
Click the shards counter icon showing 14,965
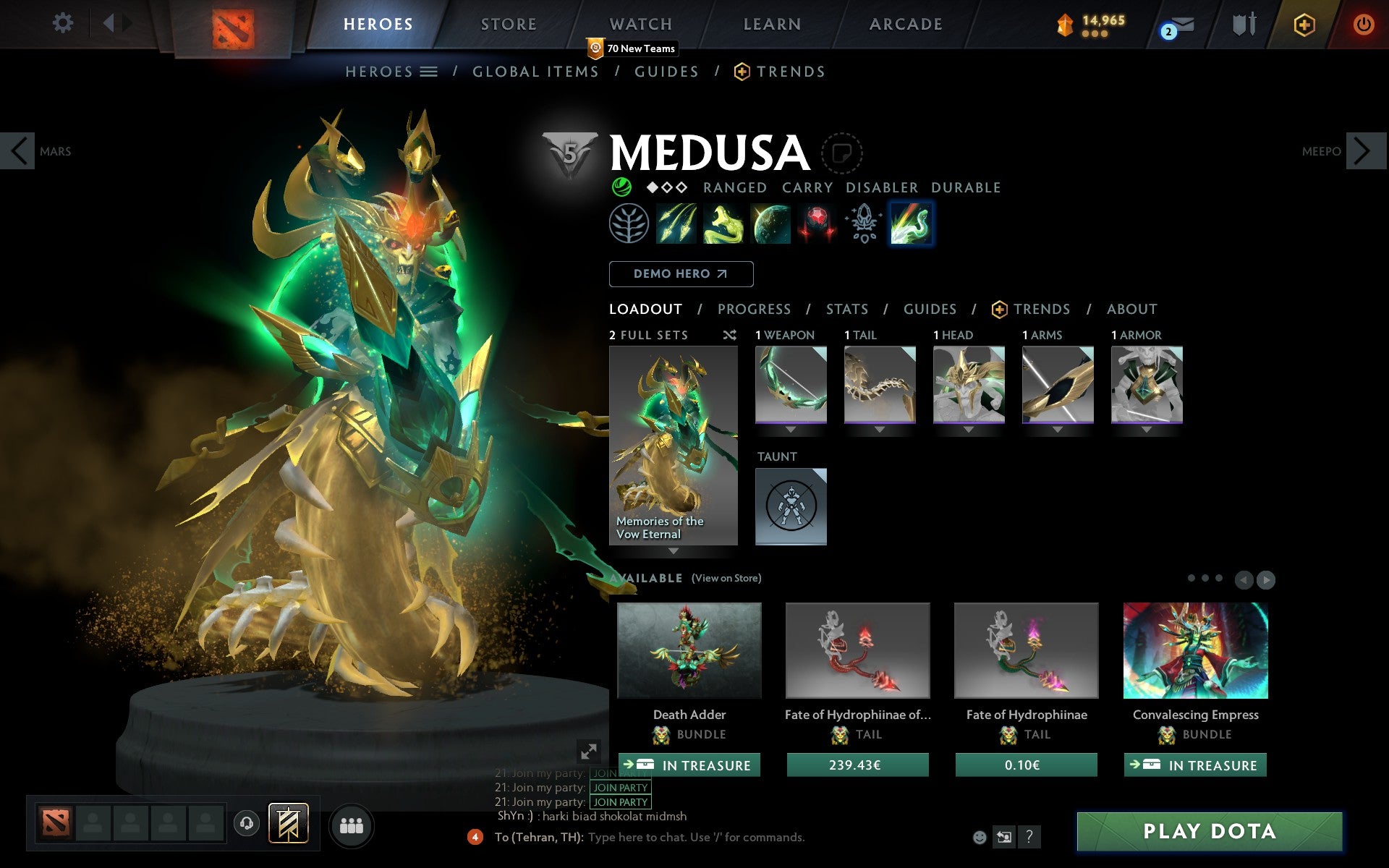point(1063,22)
